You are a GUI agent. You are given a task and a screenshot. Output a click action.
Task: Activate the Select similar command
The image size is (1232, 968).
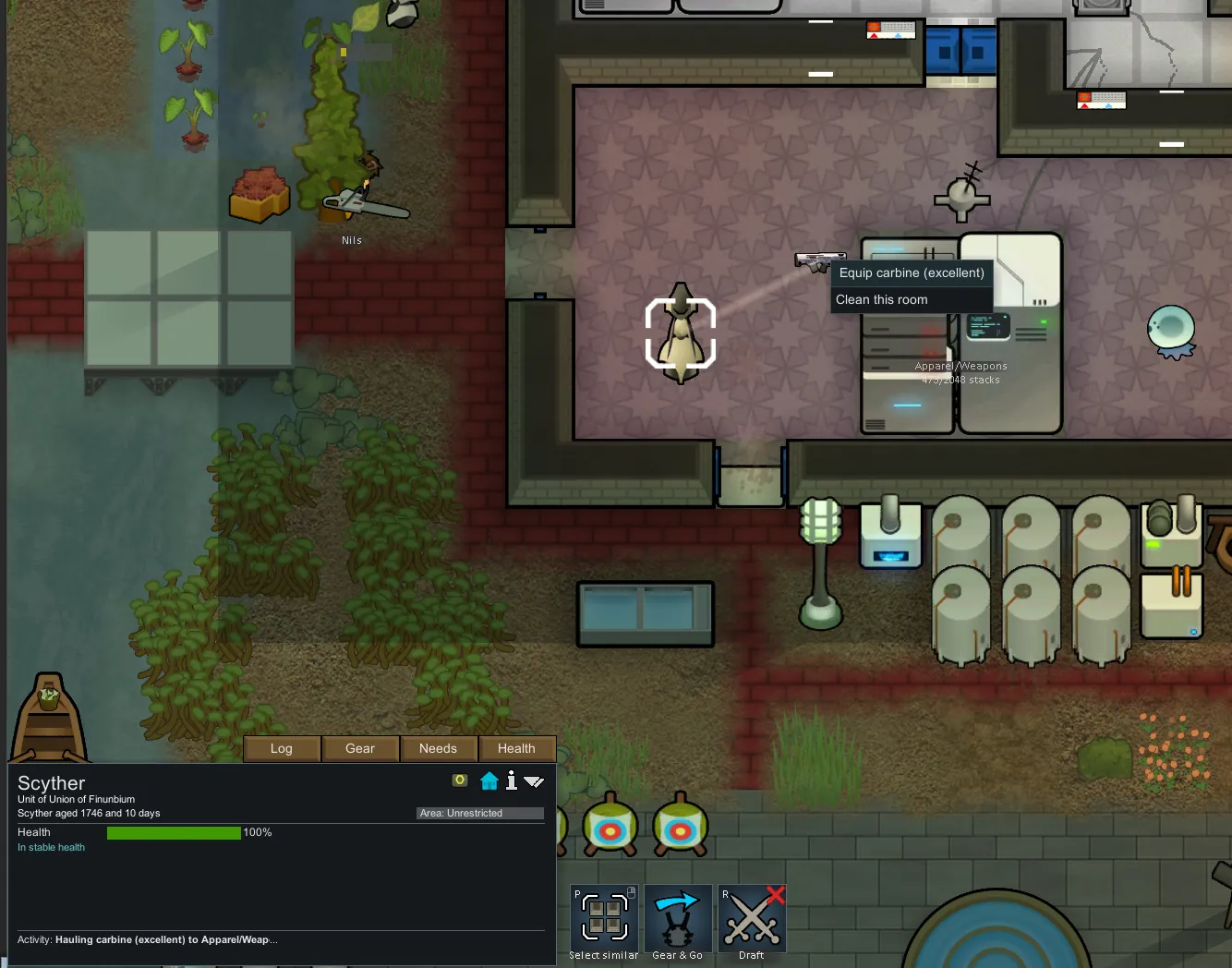(604, 918)
